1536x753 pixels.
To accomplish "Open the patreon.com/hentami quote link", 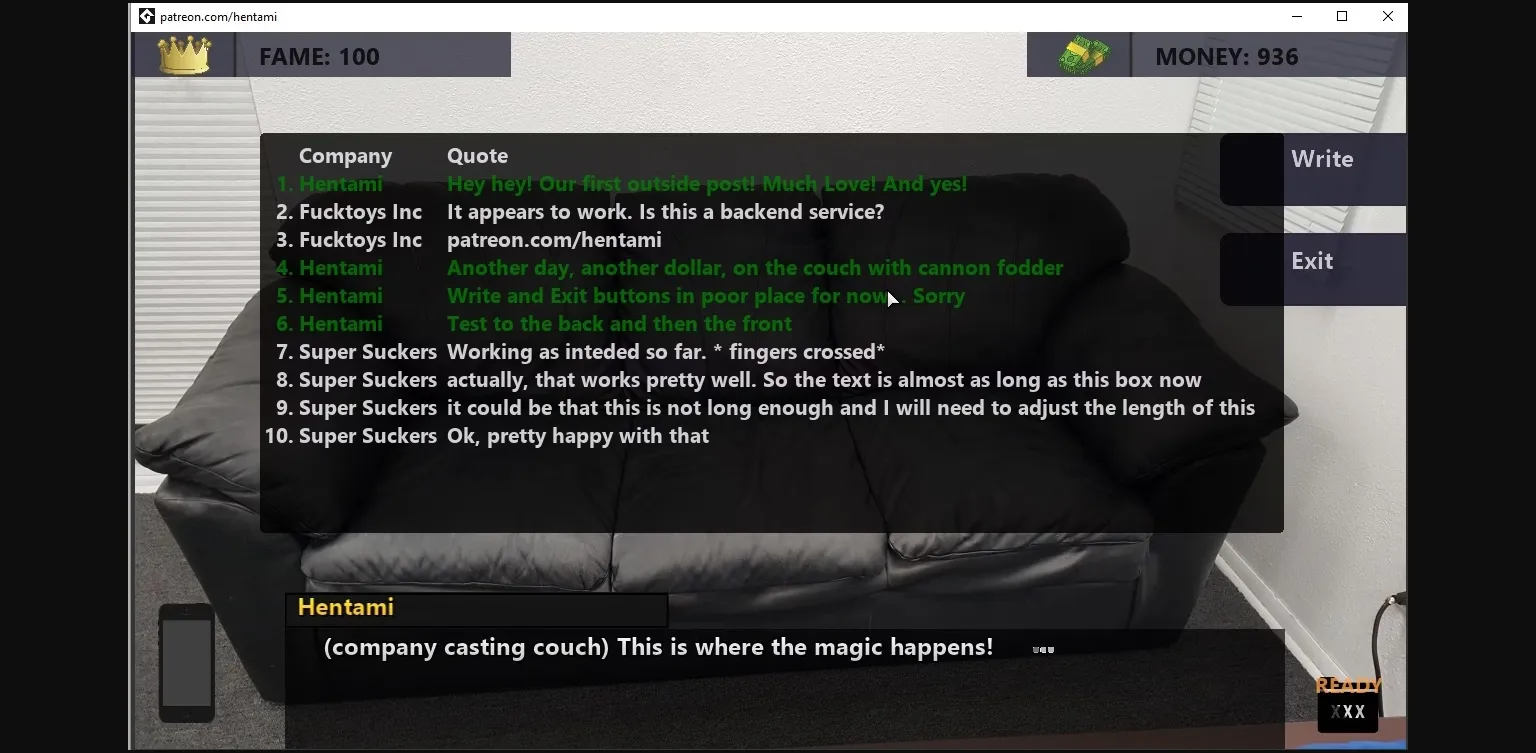I will point(554,240).
